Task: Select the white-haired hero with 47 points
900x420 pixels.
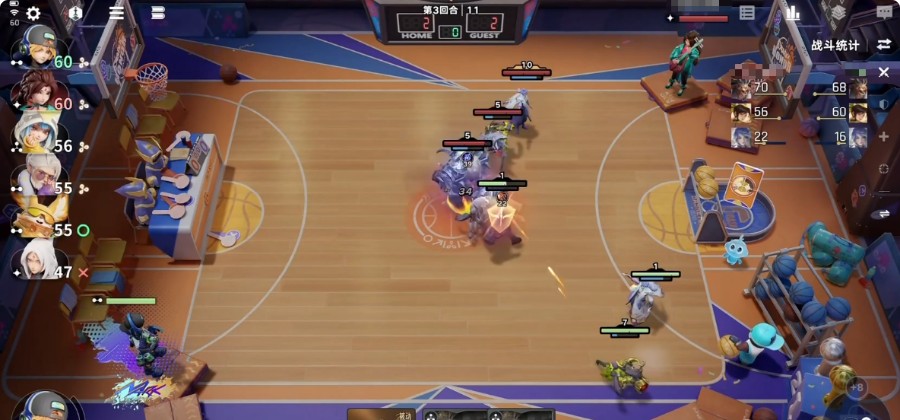Action: click(35, 263)
